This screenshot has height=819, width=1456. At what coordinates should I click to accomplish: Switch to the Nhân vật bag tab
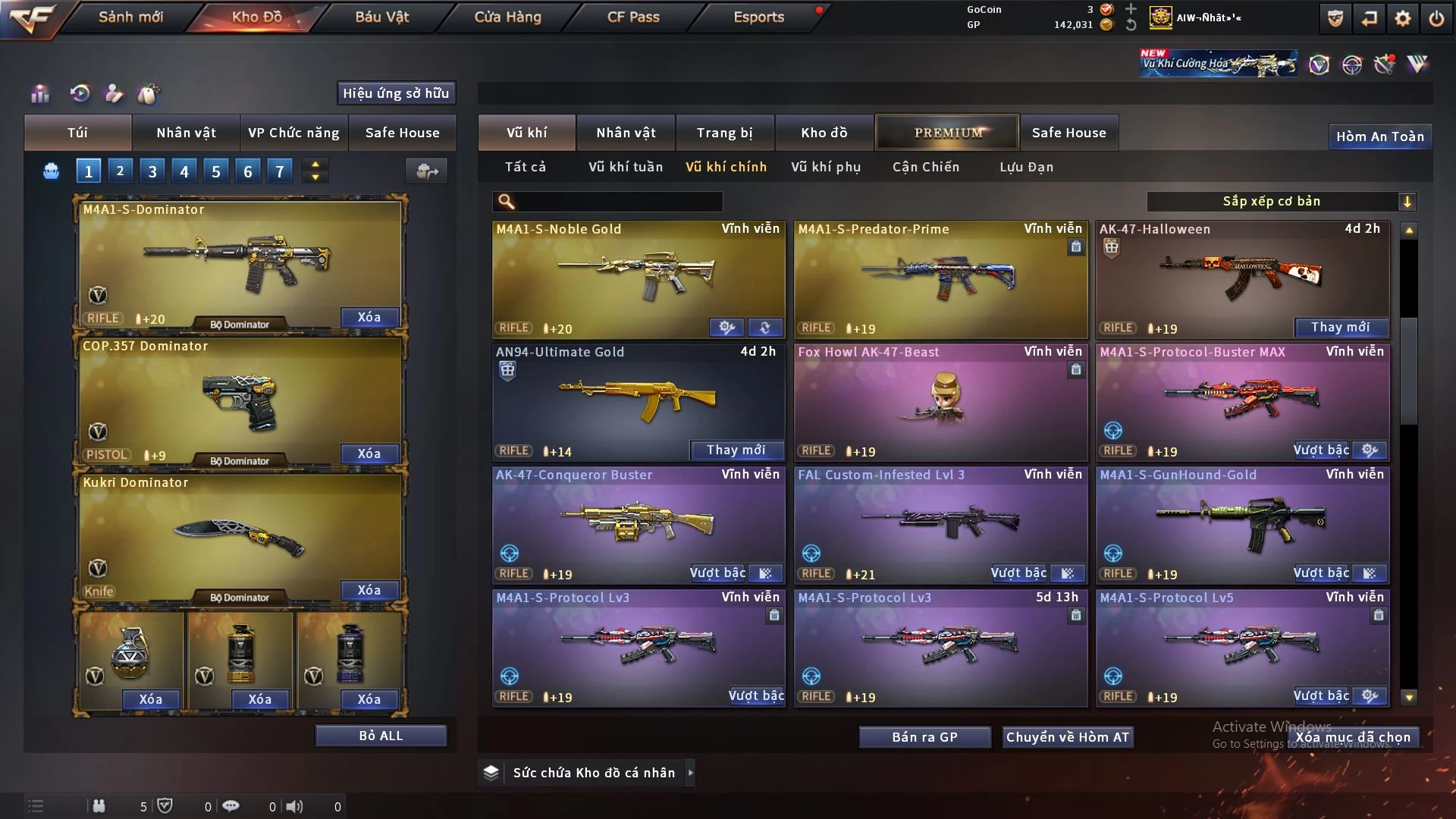(186, 133)
